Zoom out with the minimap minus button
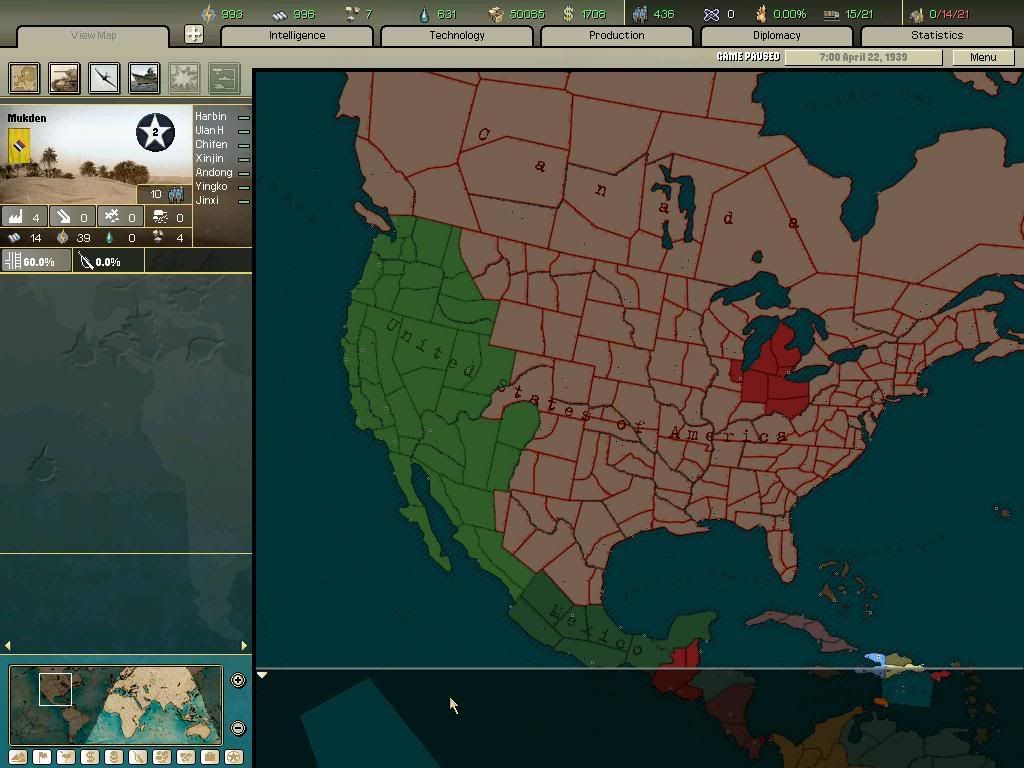1024x768 pixels. coord(238,728)
